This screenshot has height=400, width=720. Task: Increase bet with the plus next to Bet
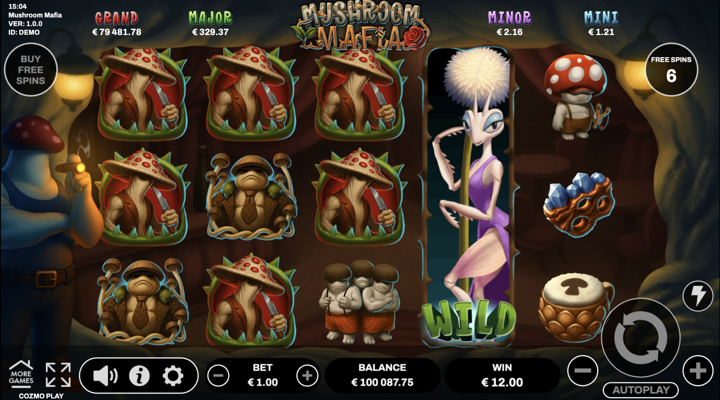(x=307, y=376)
